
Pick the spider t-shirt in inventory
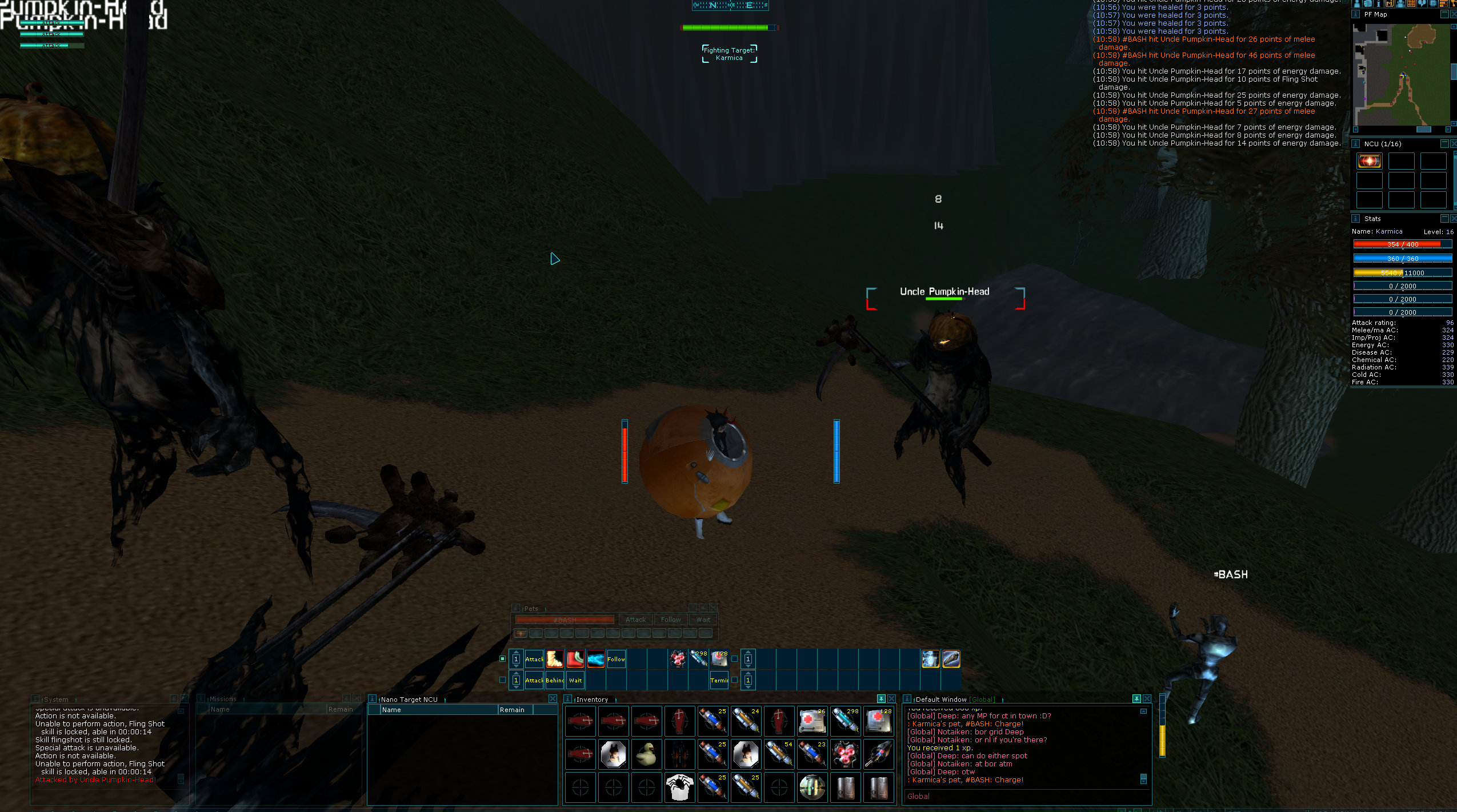coord(679,787)
